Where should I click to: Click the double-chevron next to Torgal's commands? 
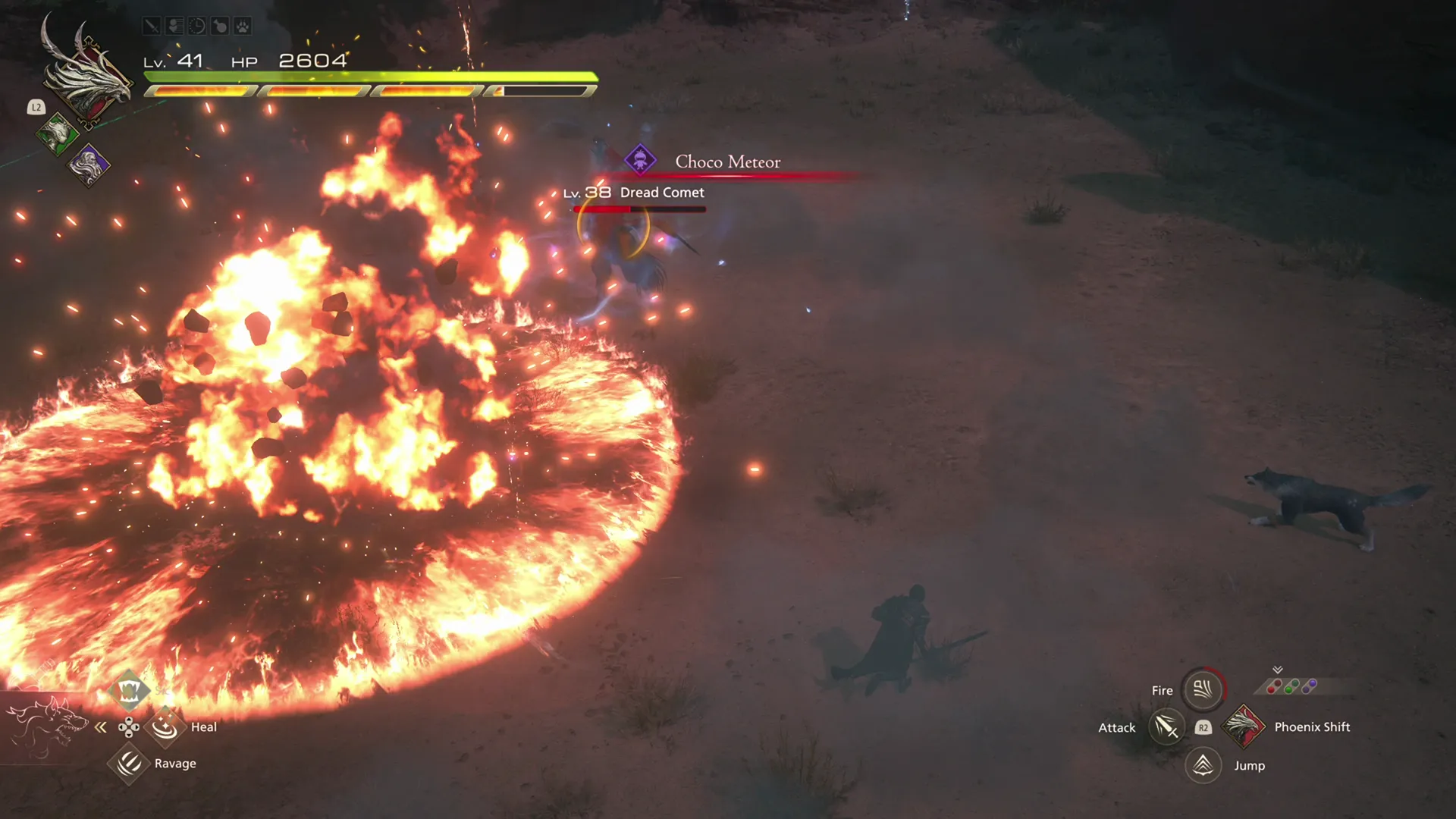coord(102,726)
